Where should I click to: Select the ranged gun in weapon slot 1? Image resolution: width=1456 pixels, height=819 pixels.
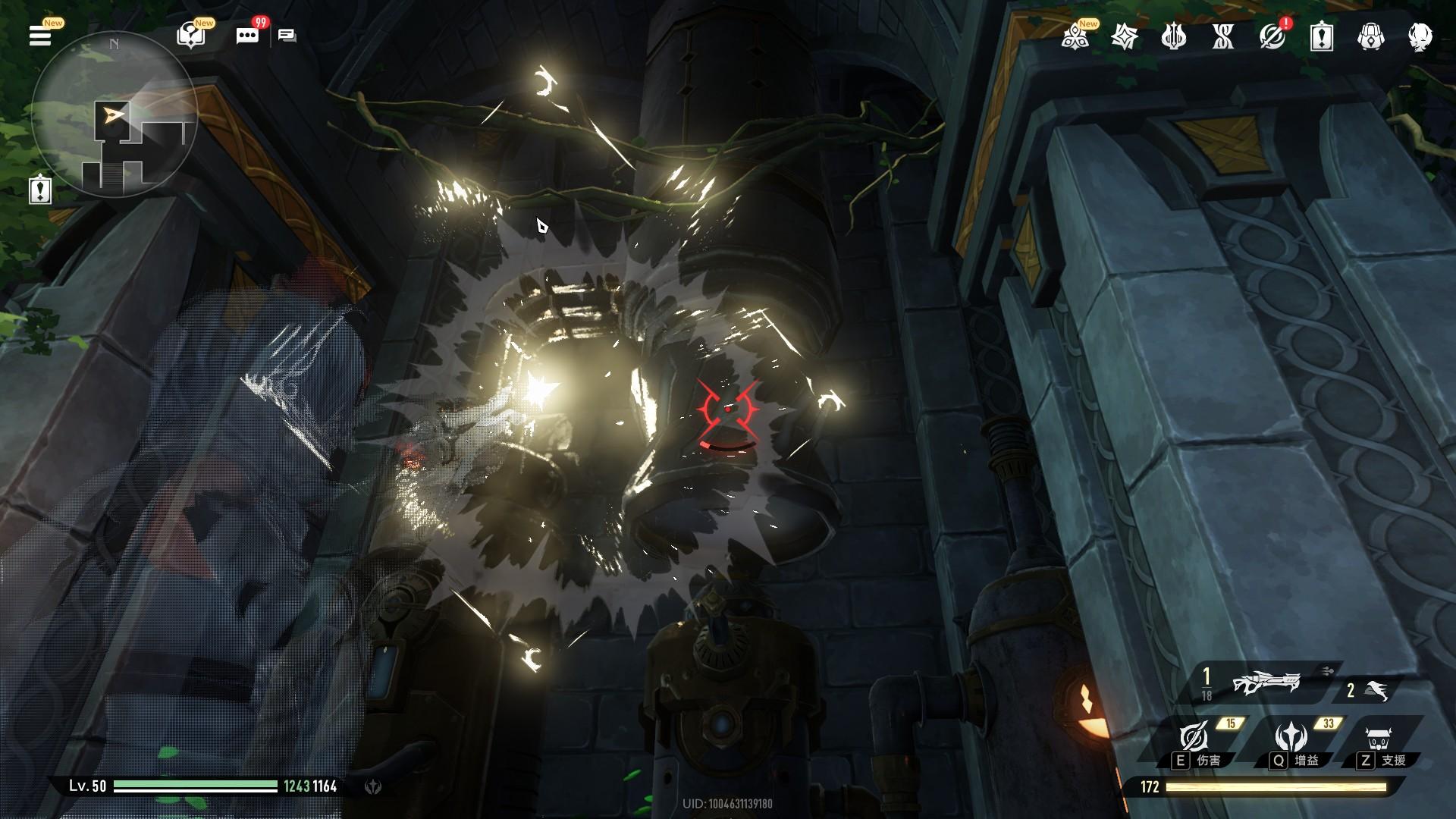1265,684
